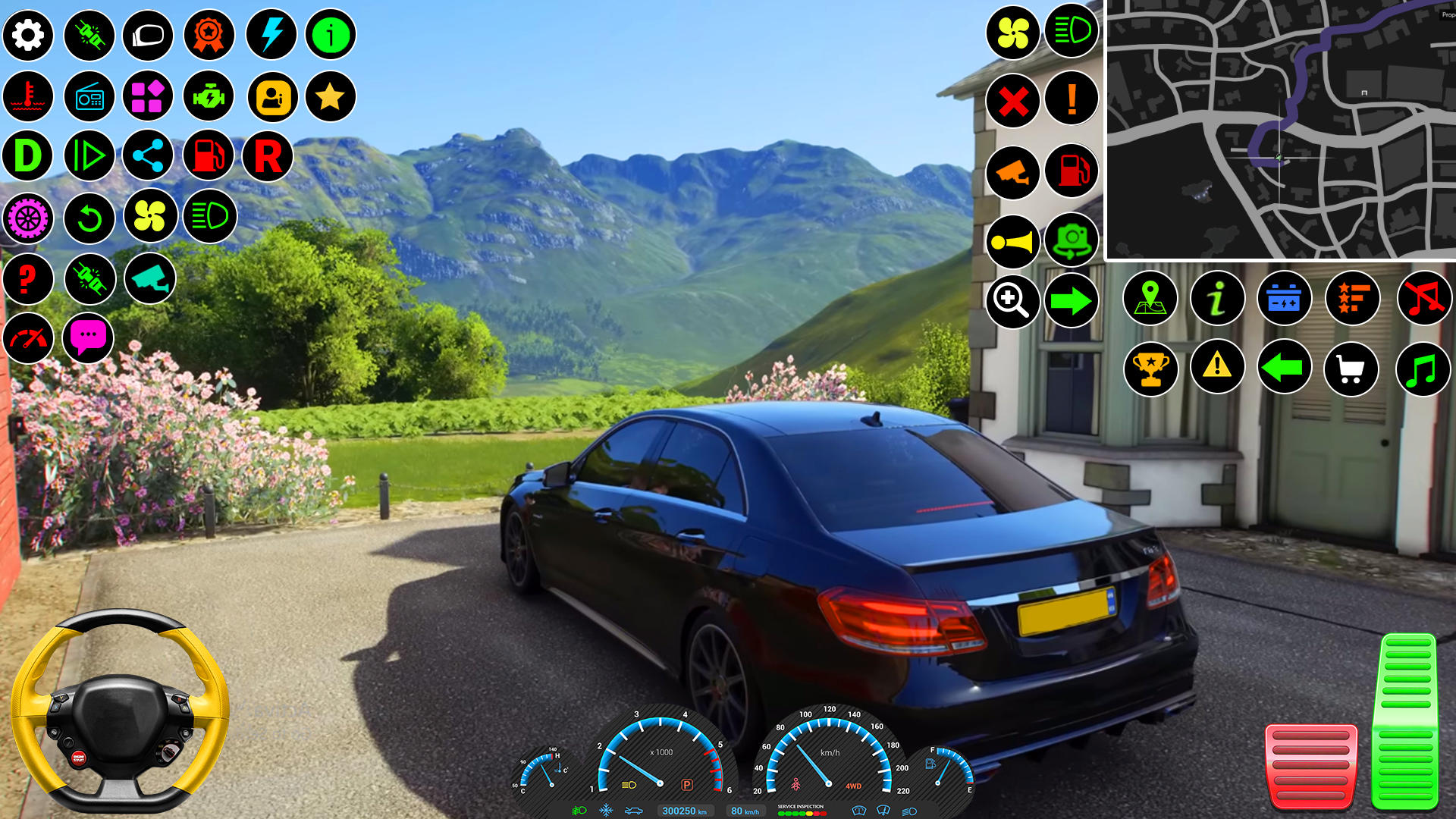1456x819 pixels.
Task: Click the red X button
Action: [x=1013, y=100]
